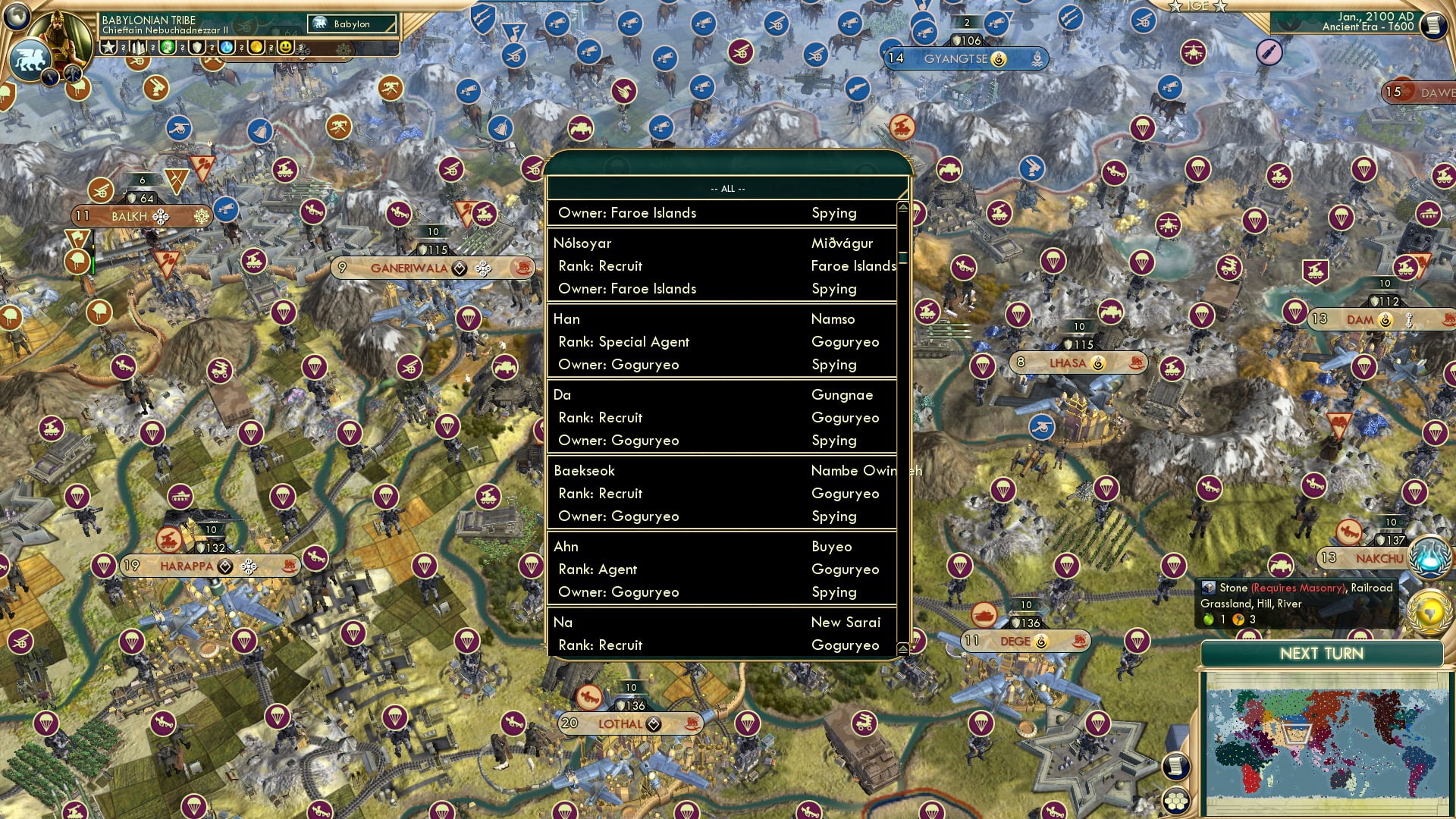This screenshot has height=819, width=1456.
Task: Click the shield icon in the top status bar
Action: tap(196, 48)
